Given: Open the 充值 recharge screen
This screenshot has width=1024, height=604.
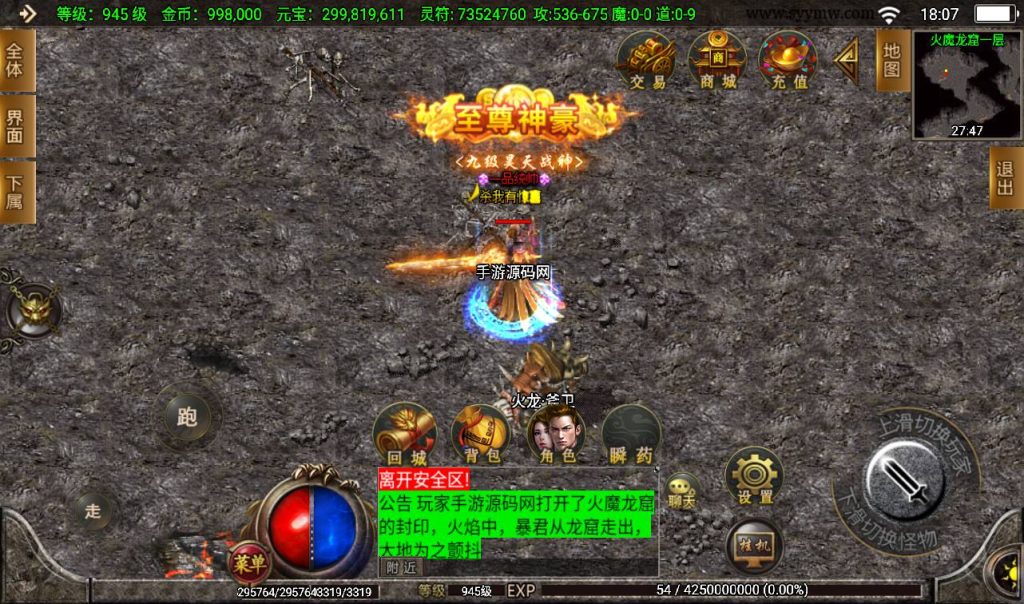Looking at the screenshot, I should click(788, 60).
